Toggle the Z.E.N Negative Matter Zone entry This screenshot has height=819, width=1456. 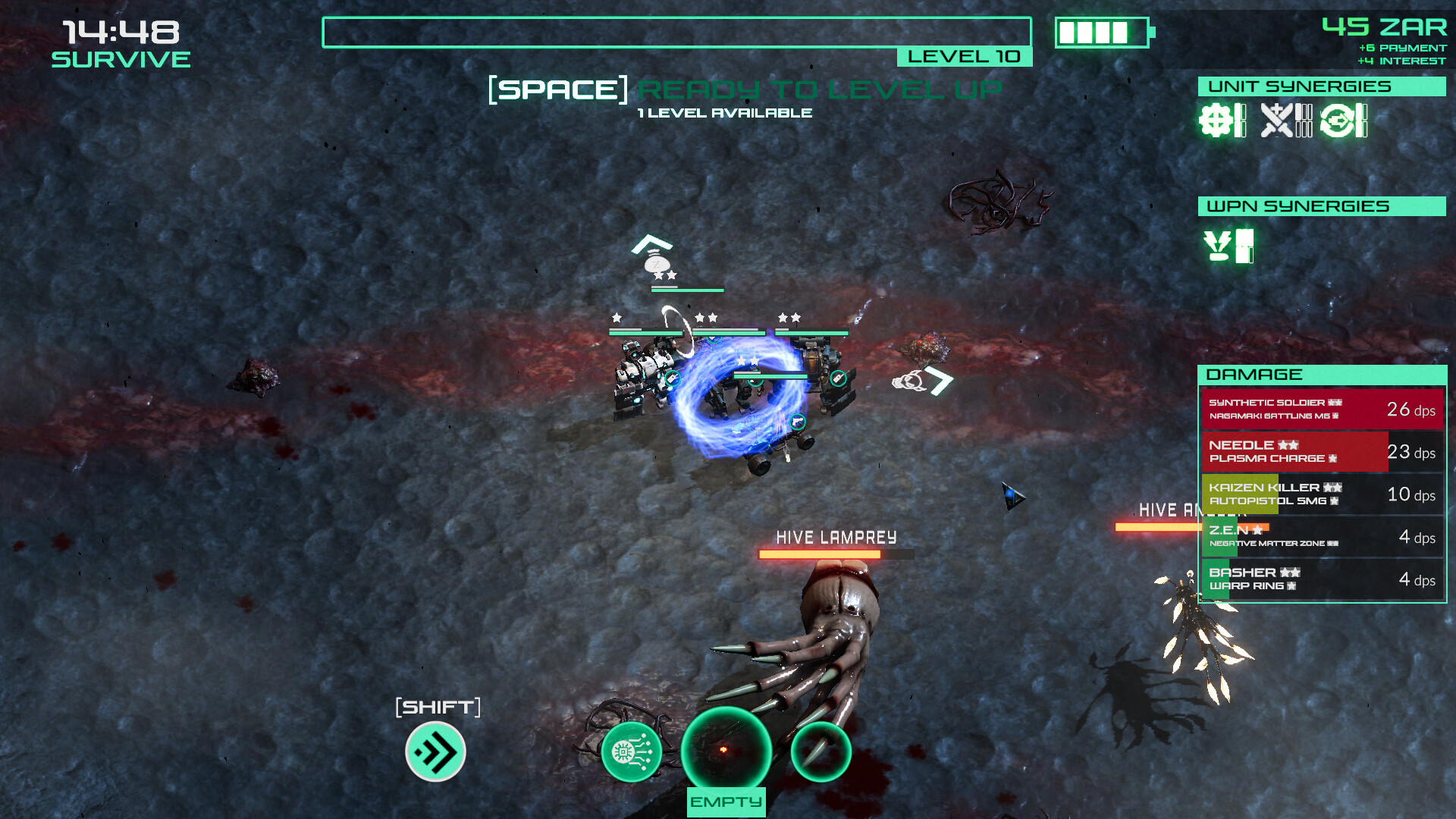pos(1320,537)
